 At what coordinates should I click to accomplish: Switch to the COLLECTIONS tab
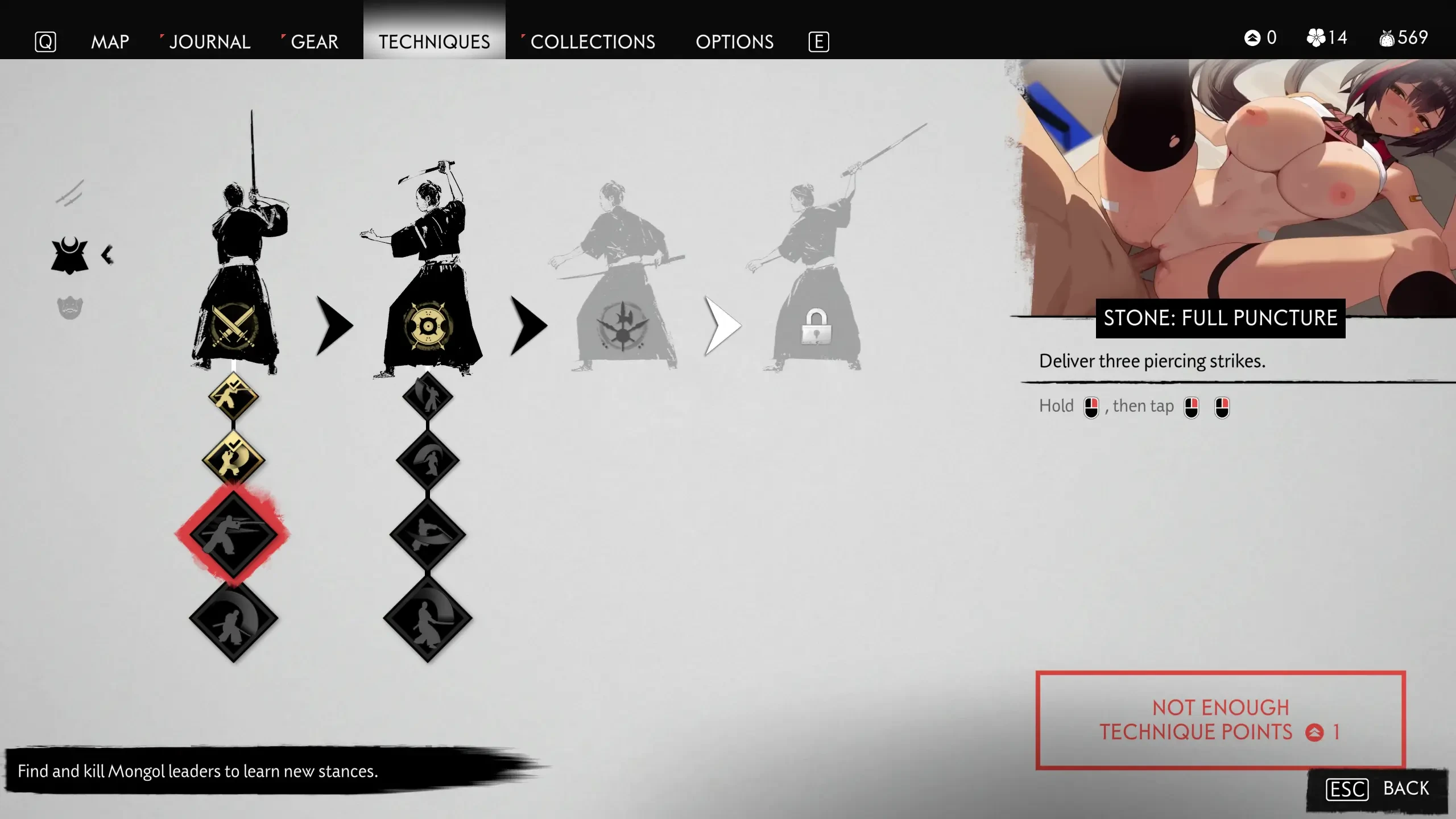pos(592,42)
